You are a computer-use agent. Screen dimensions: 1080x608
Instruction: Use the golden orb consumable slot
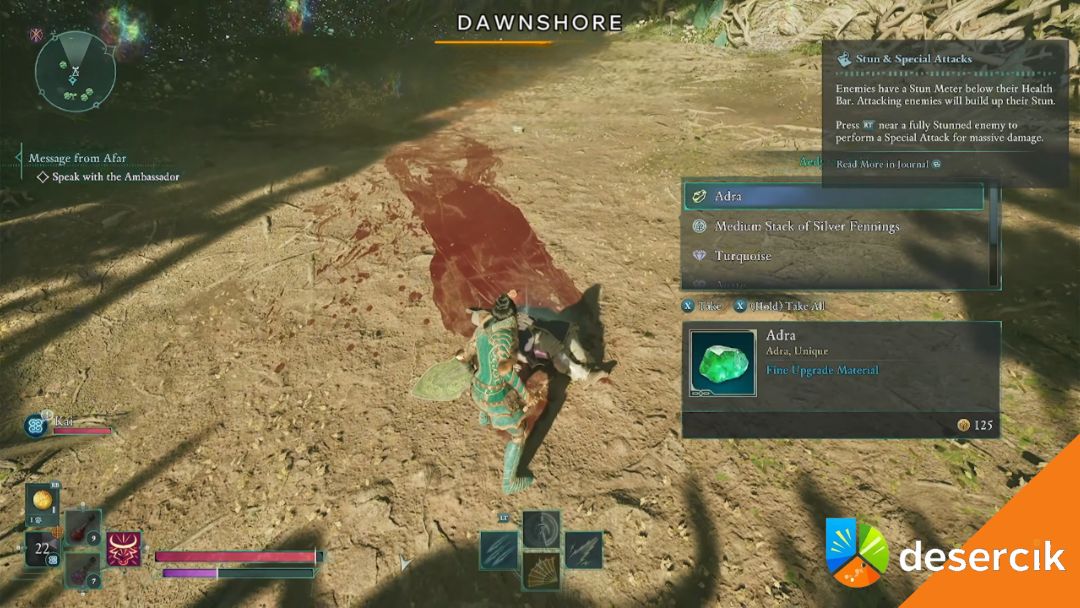tap(43, 502)
